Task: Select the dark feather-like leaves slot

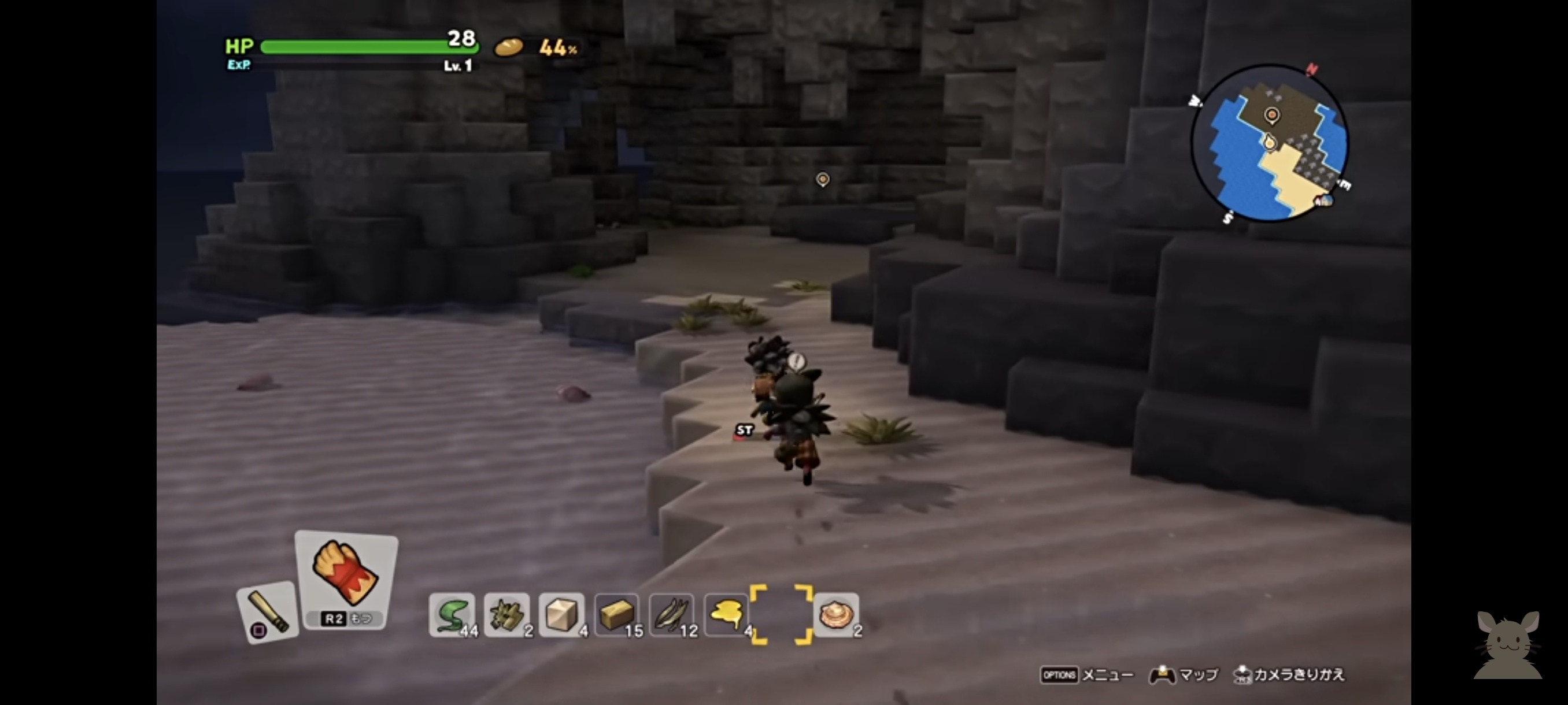Action: click(x=672, y=614)
